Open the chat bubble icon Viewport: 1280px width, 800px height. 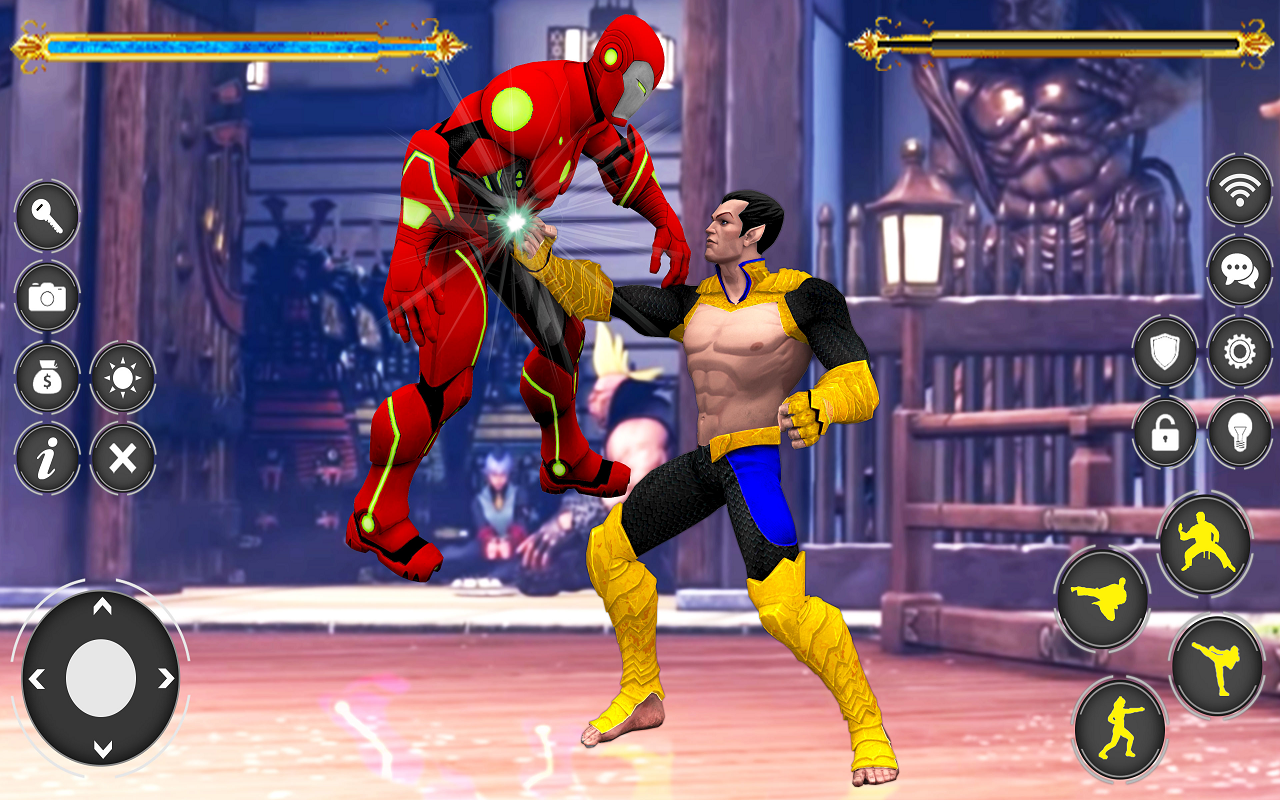(x=1238, y=270)
